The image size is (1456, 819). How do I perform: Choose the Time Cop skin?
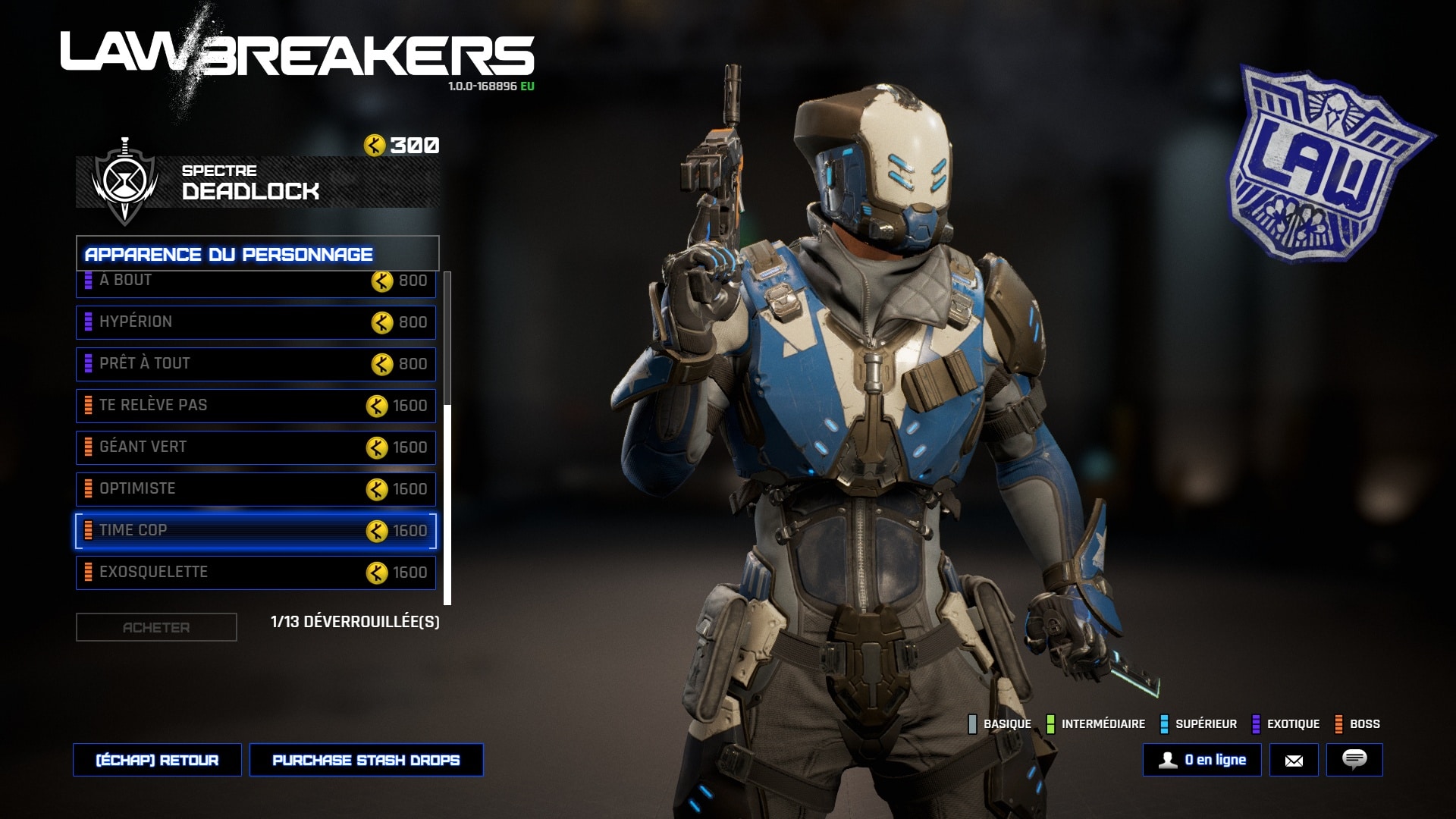[x=256, y=531]
